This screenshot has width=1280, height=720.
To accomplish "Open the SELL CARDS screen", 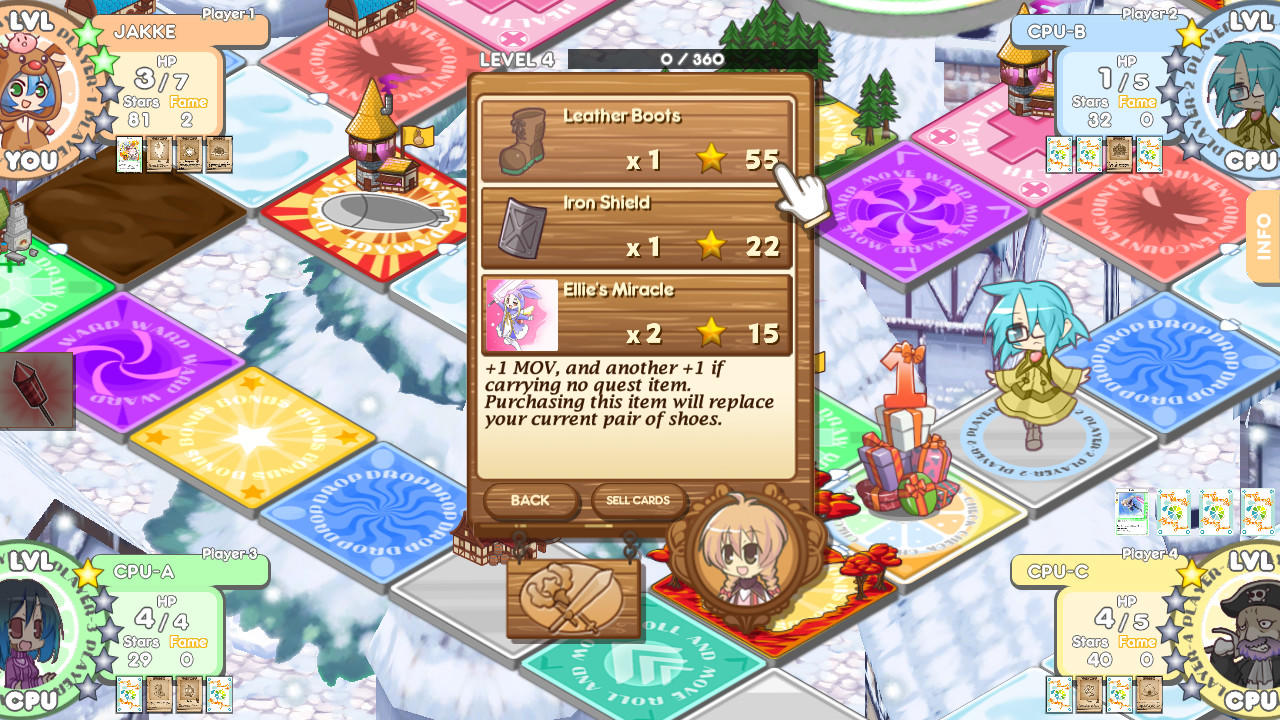I will [638, 500].
